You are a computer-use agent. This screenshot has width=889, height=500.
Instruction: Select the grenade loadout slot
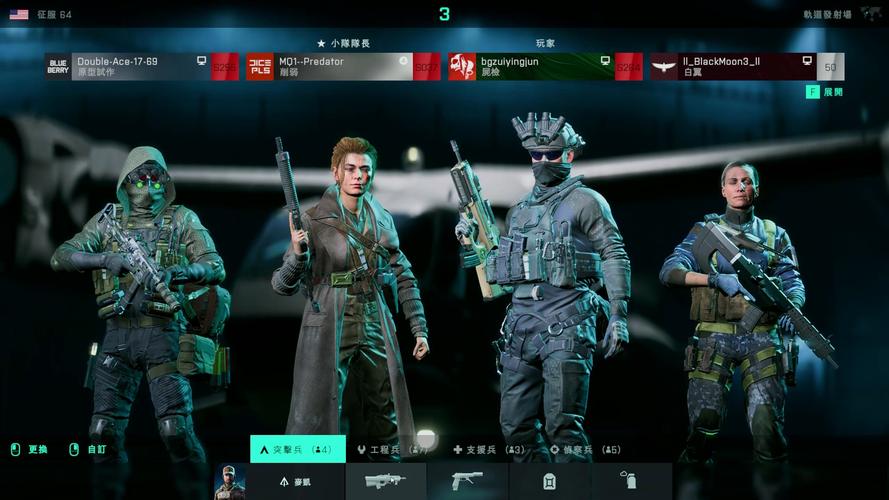coord(628,482)
